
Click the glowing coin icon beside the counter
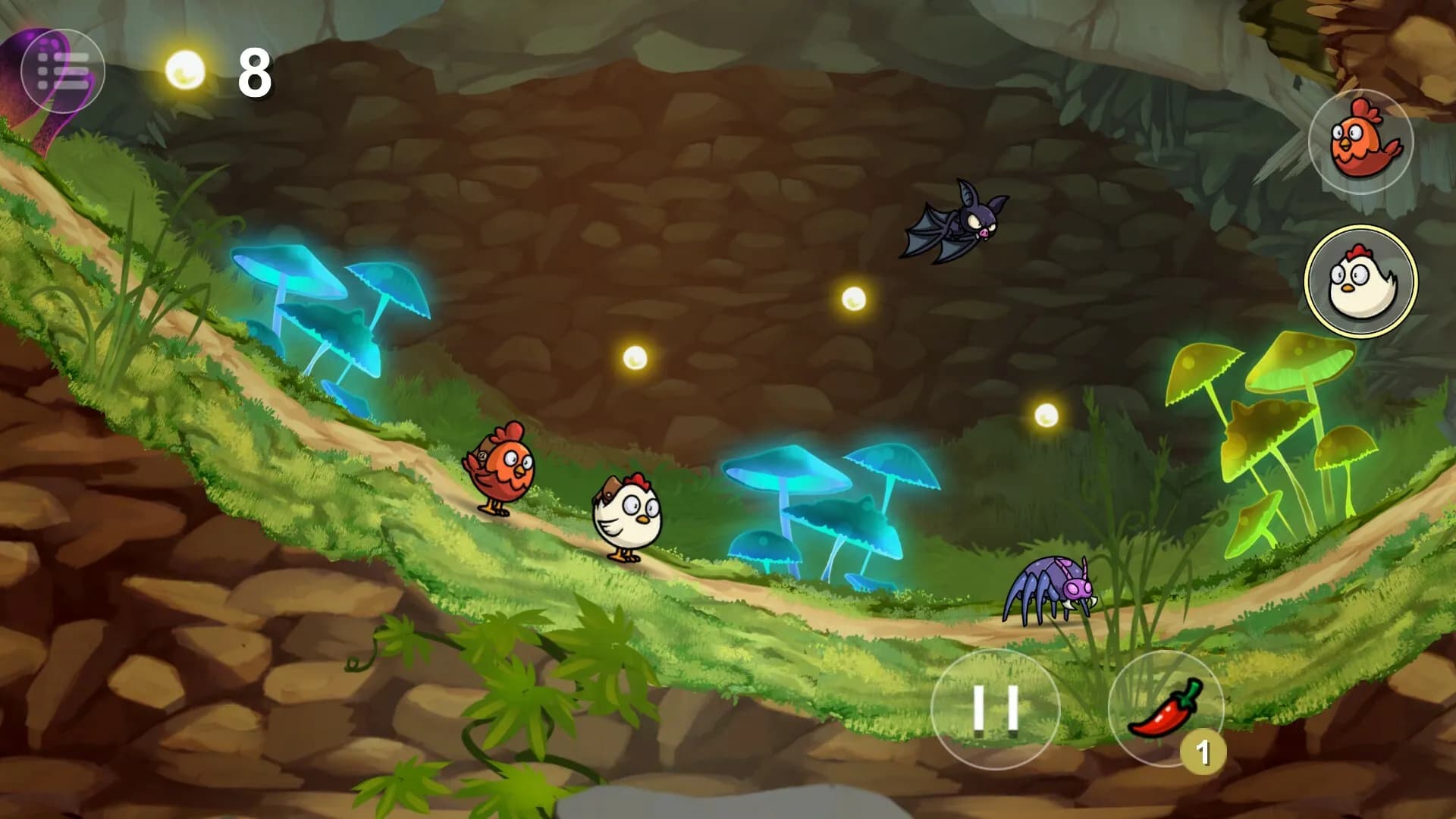184,70
